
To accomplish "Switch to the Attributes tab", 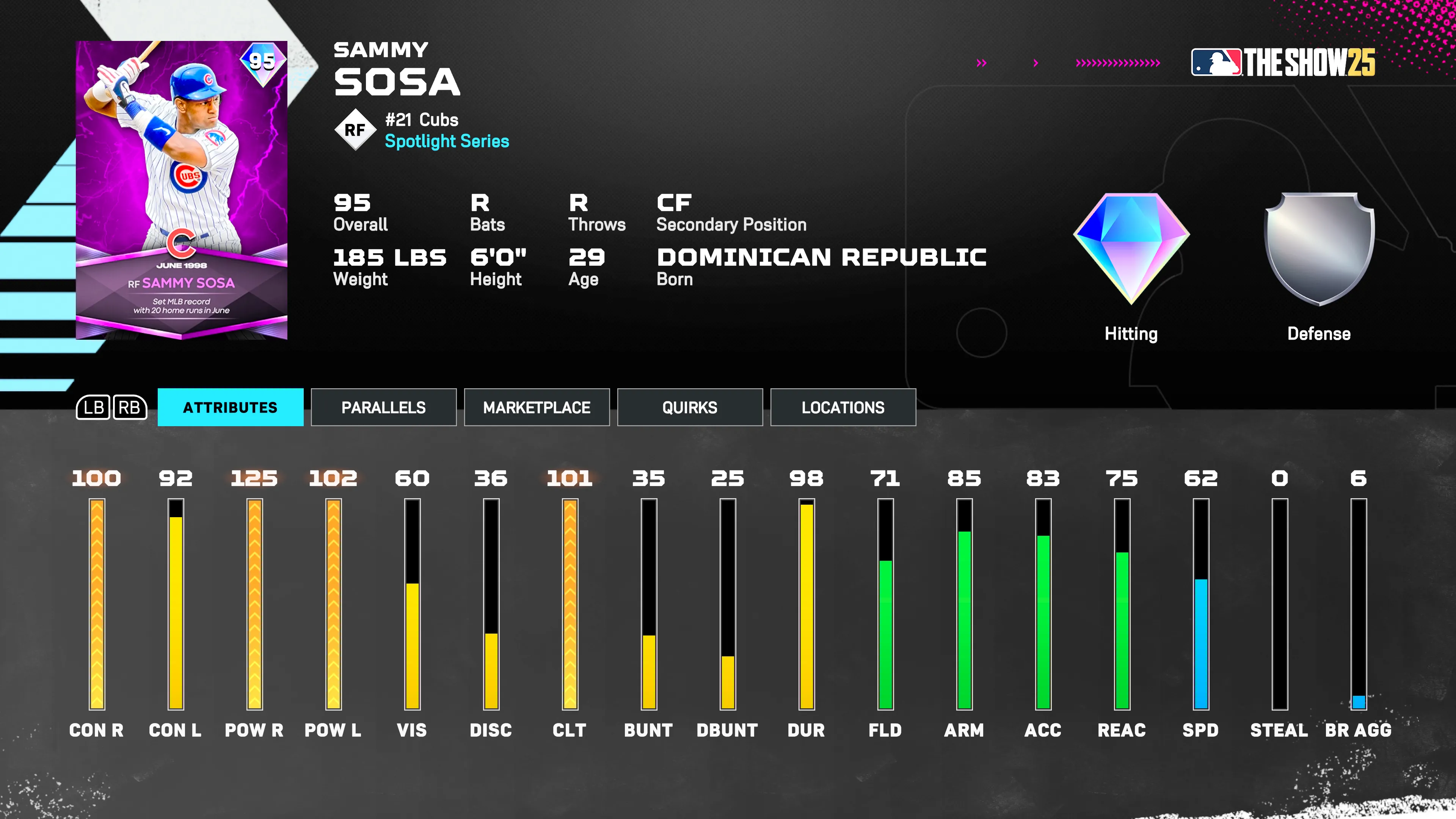I will 230,407.
